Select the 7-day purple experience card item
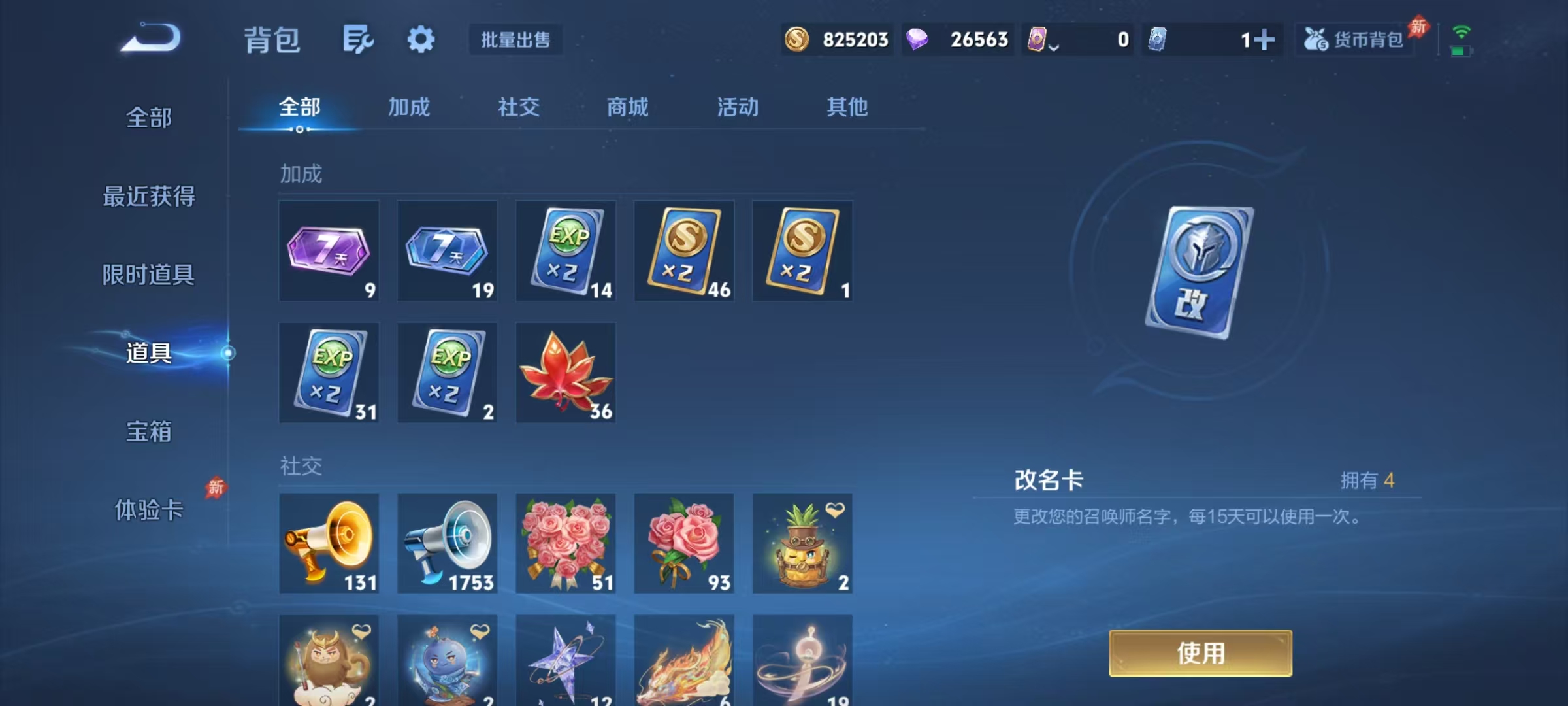This screenshot has width=1568, height=706. coord(329,250)
